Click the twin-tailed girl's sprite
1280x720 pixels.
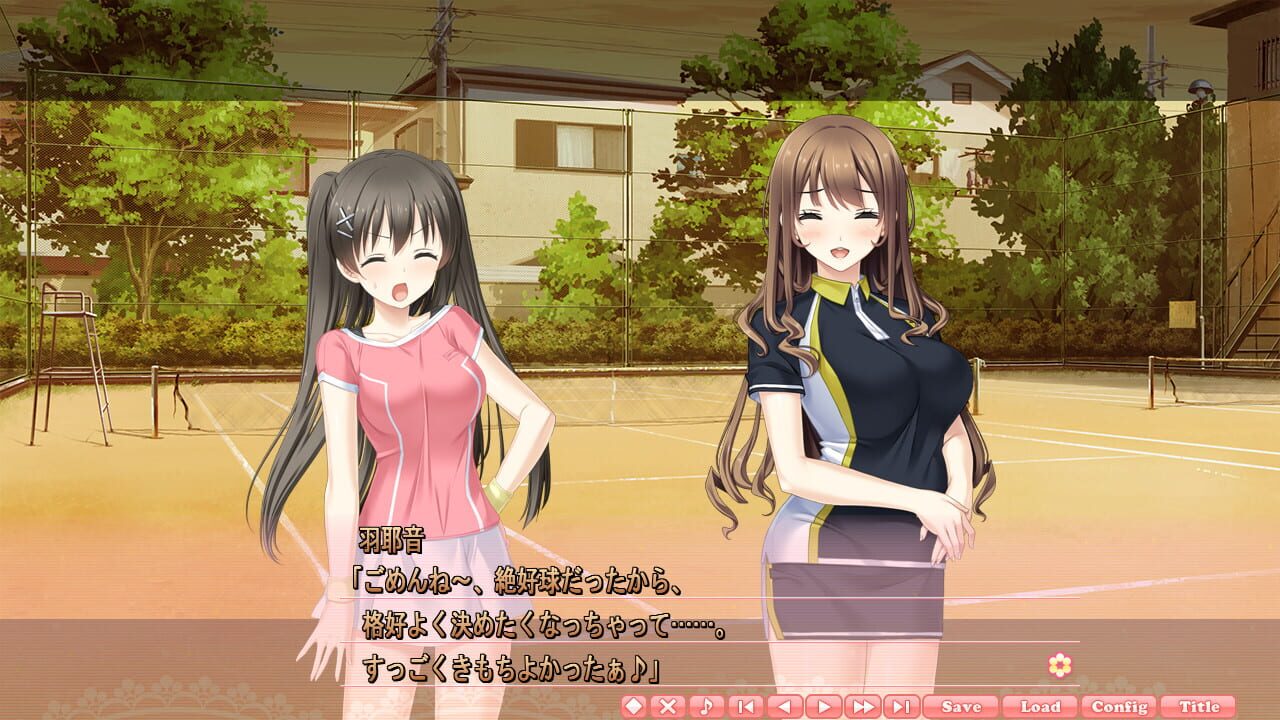[x=400, y=350]
